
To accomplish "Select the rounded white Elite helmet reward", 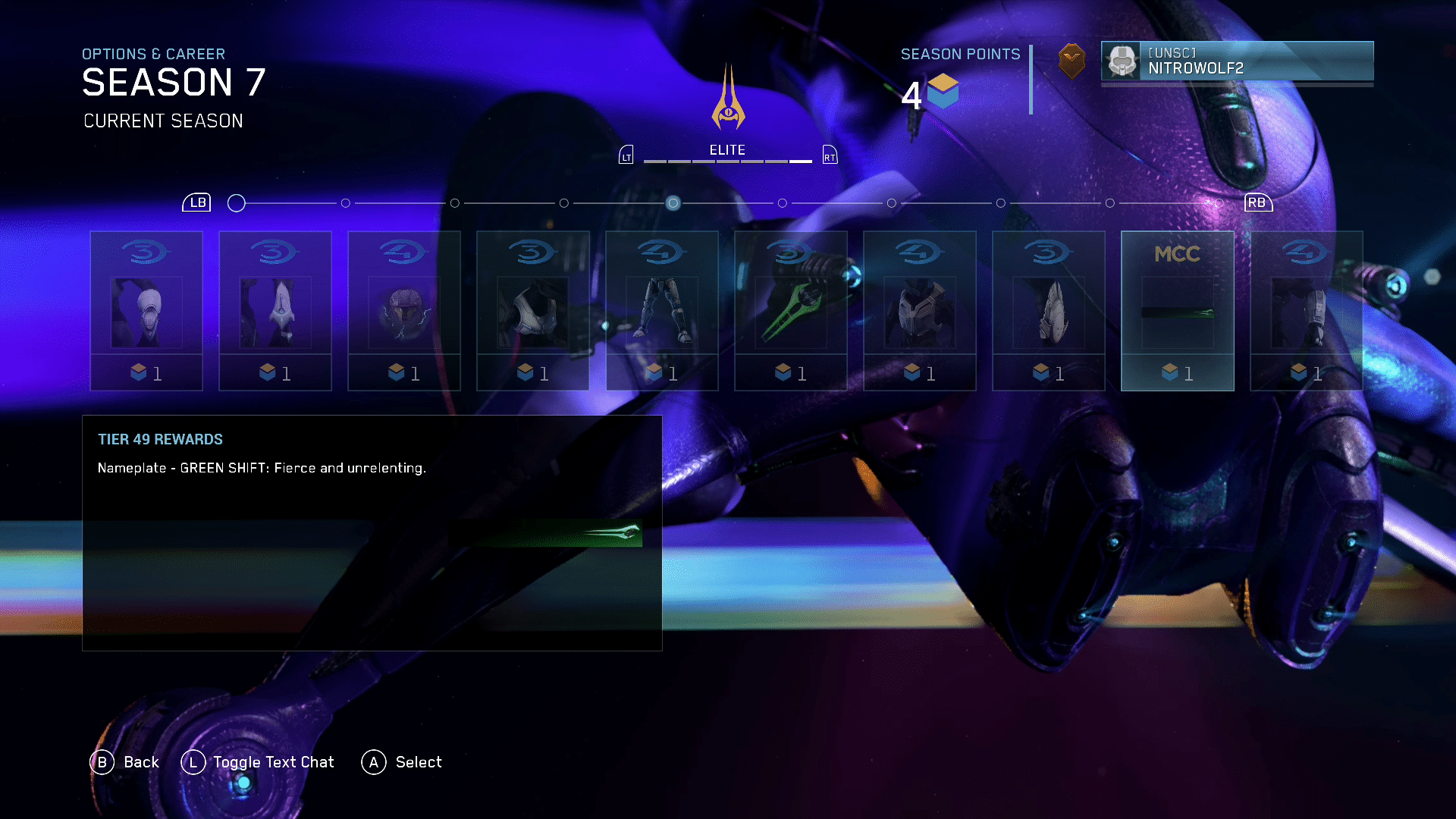I will click(x=146, y=311).
